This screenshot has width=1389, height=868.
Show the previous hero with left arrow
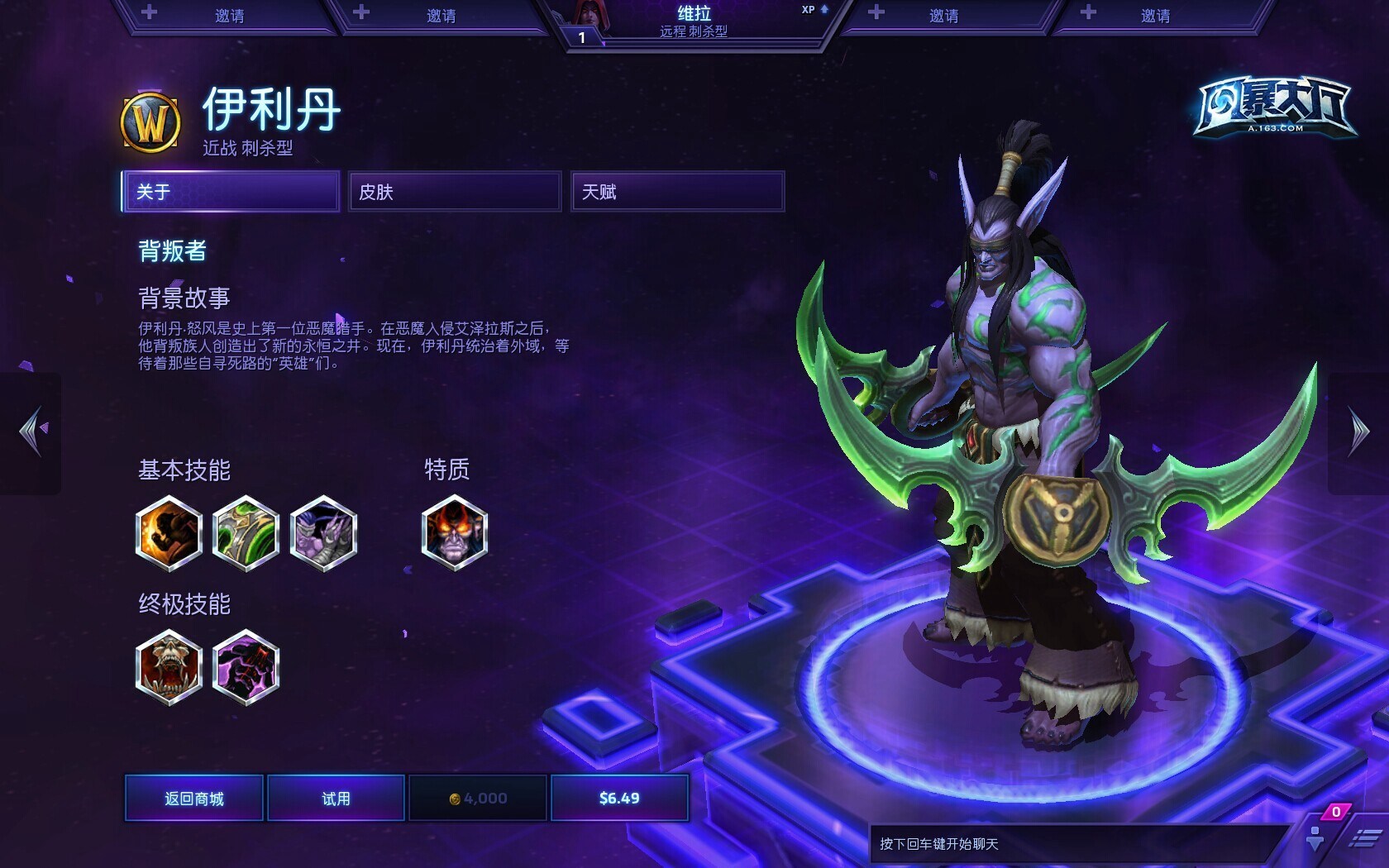[x=32, y=431]
